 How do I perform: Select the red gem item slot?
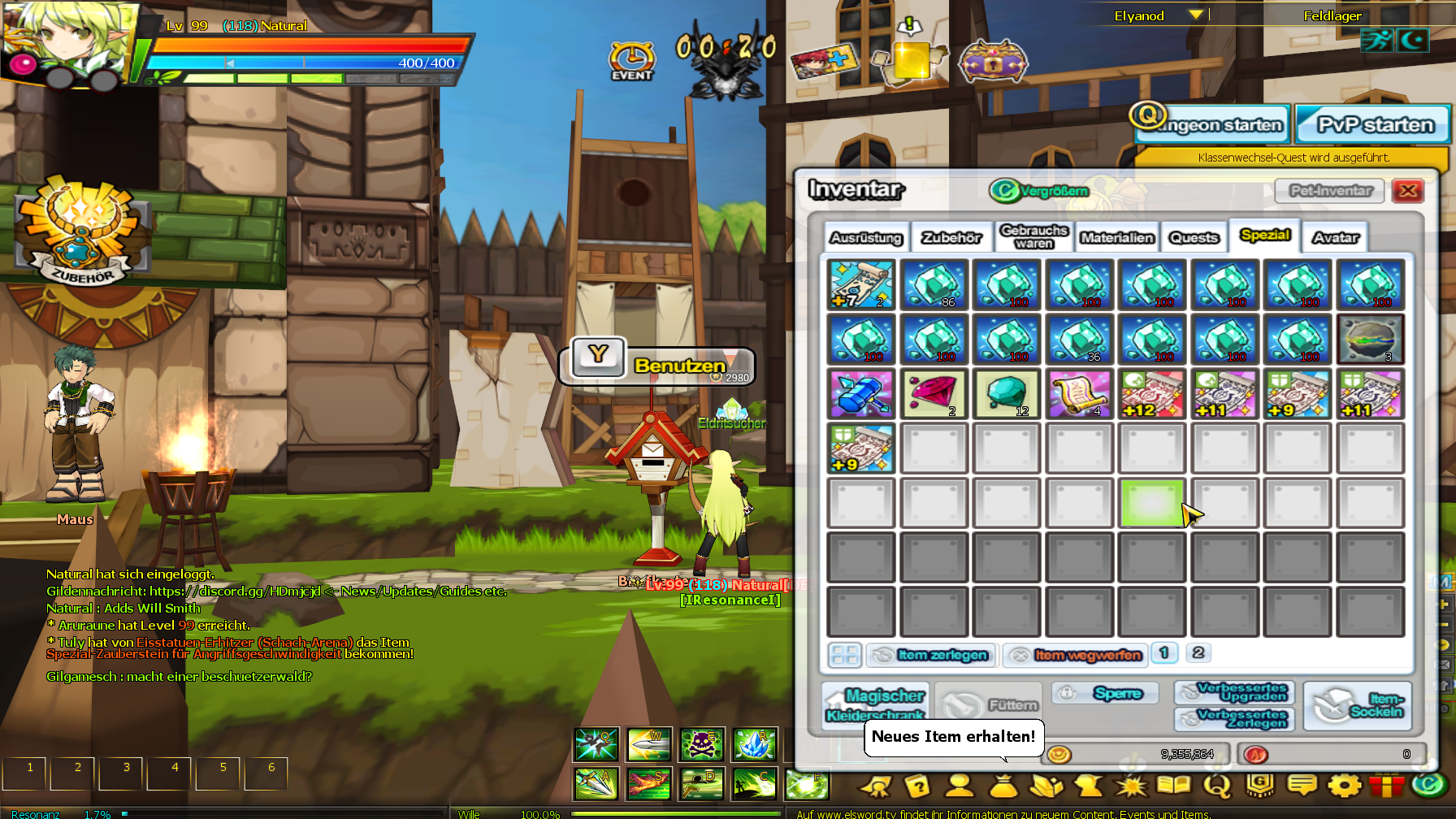934,394
